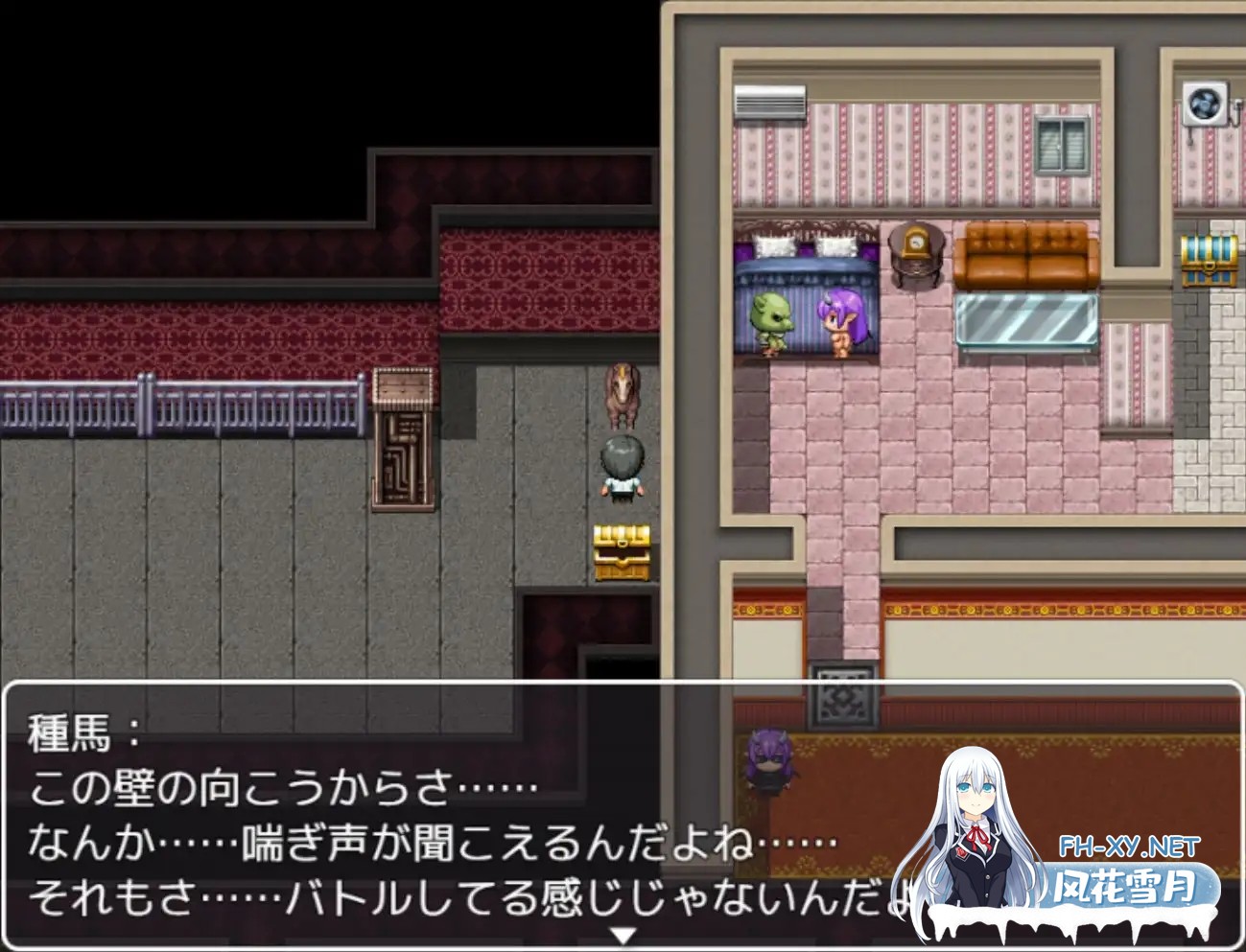Click the air conditioner unit on the wall

[770, 101]
